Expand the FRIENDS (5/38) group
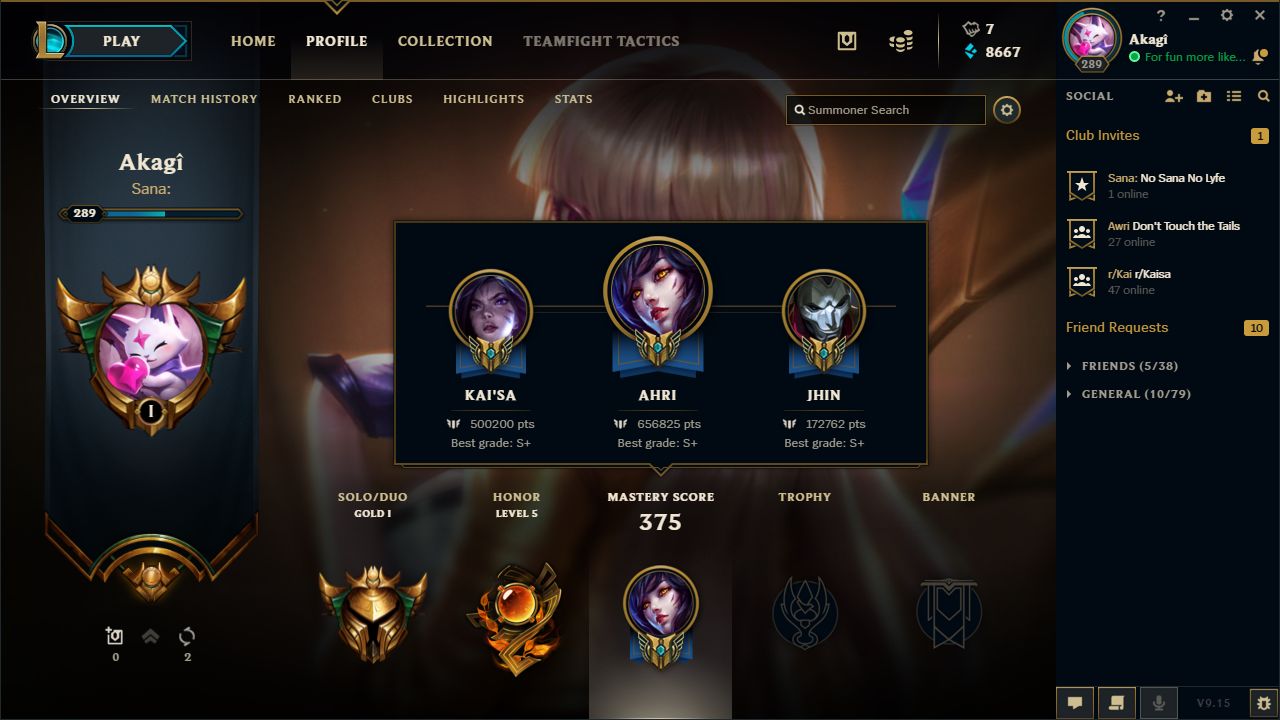This screenshot has height=720, width=1280. pos(1113,365)
